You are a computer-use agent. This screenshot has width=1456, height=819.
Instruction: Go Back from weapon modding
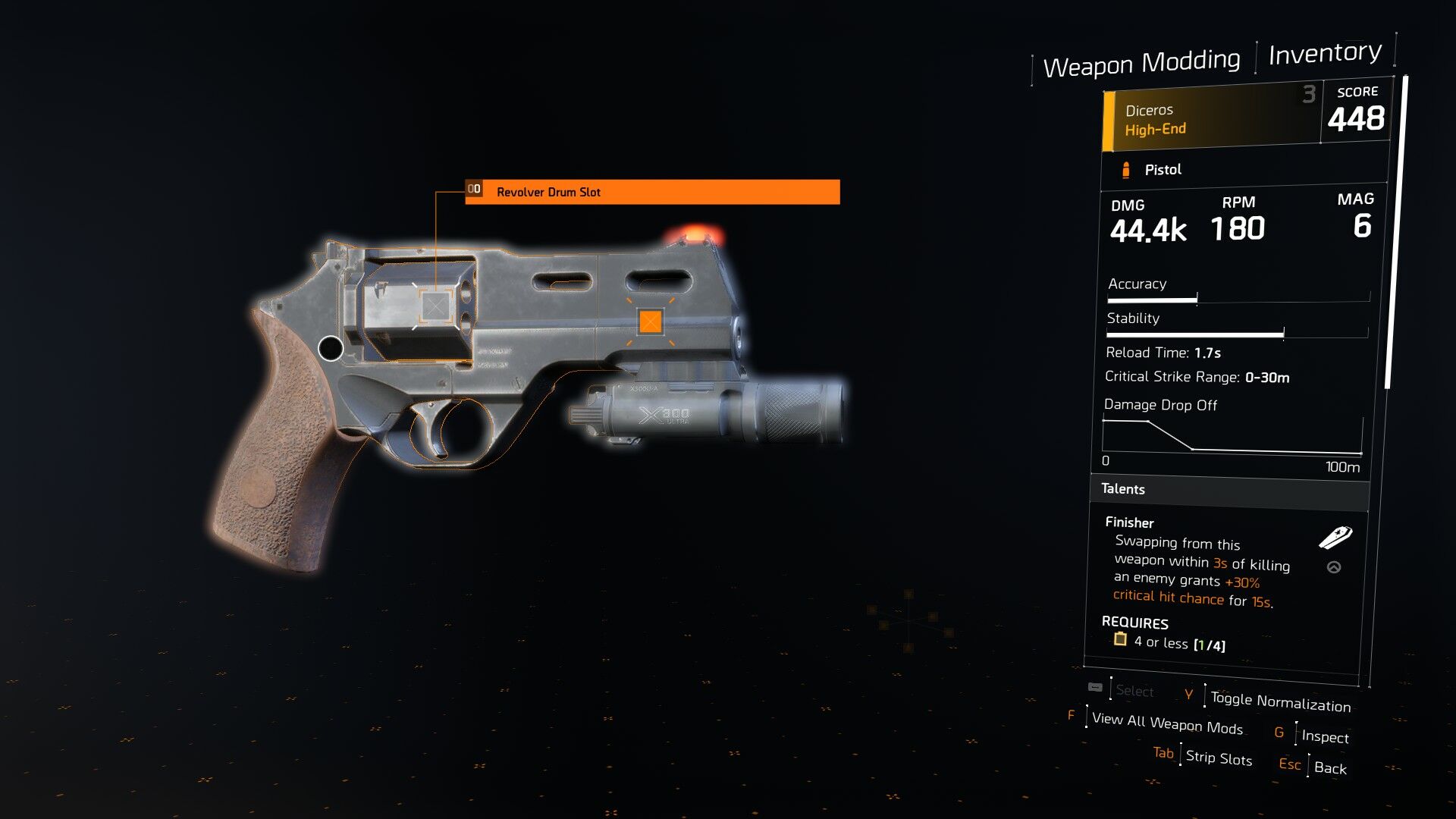1330,767
